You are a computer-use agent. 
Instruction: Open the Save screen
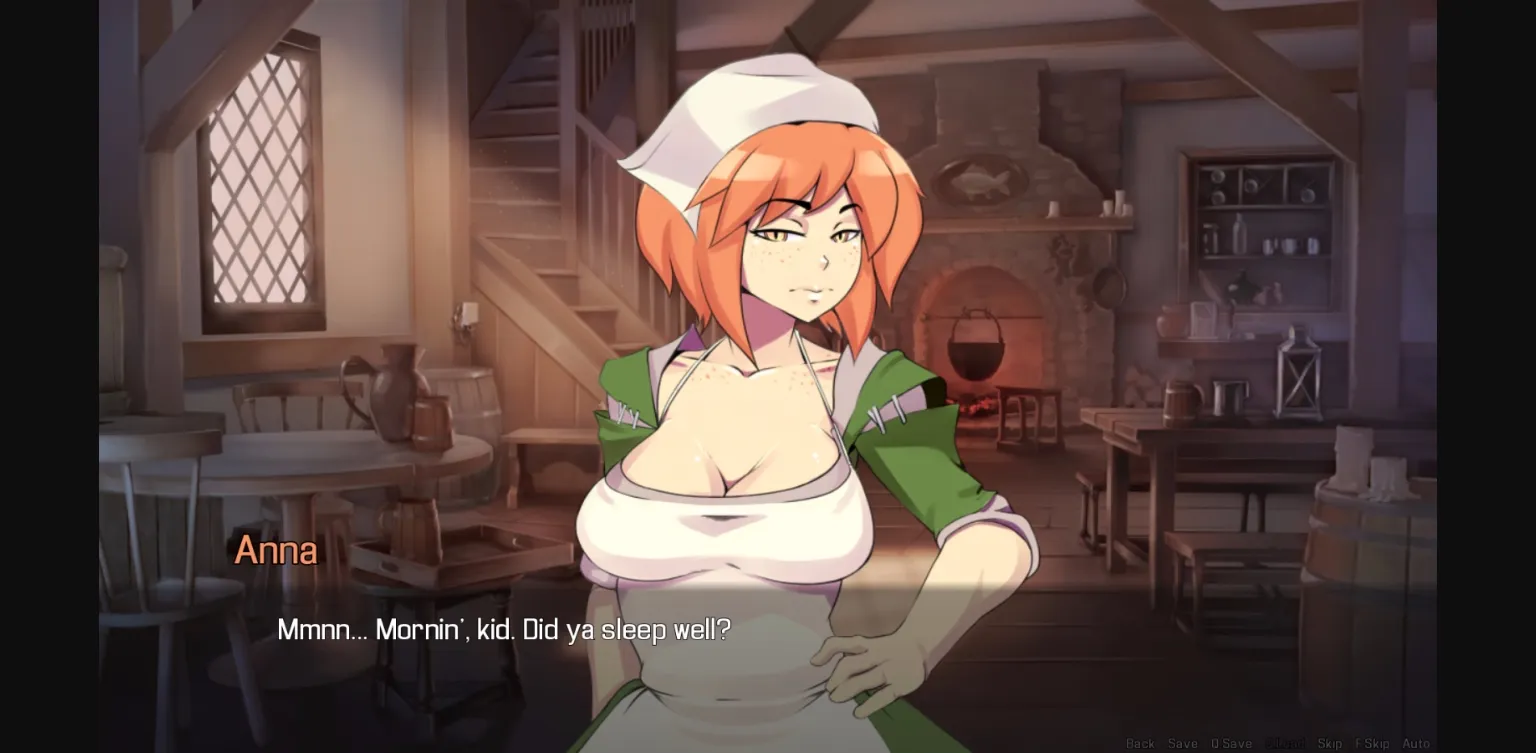tap(1184, 744)
